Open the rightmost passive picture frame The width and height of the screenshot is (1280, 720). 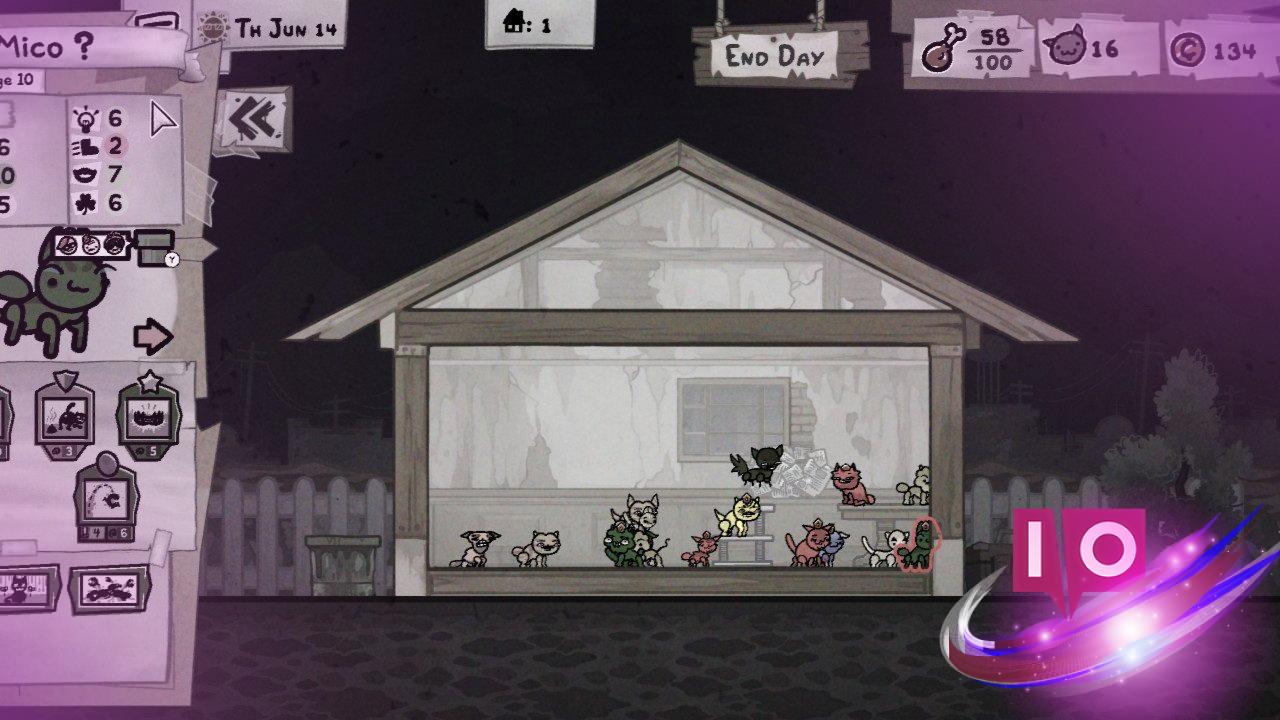click(108, 588)
